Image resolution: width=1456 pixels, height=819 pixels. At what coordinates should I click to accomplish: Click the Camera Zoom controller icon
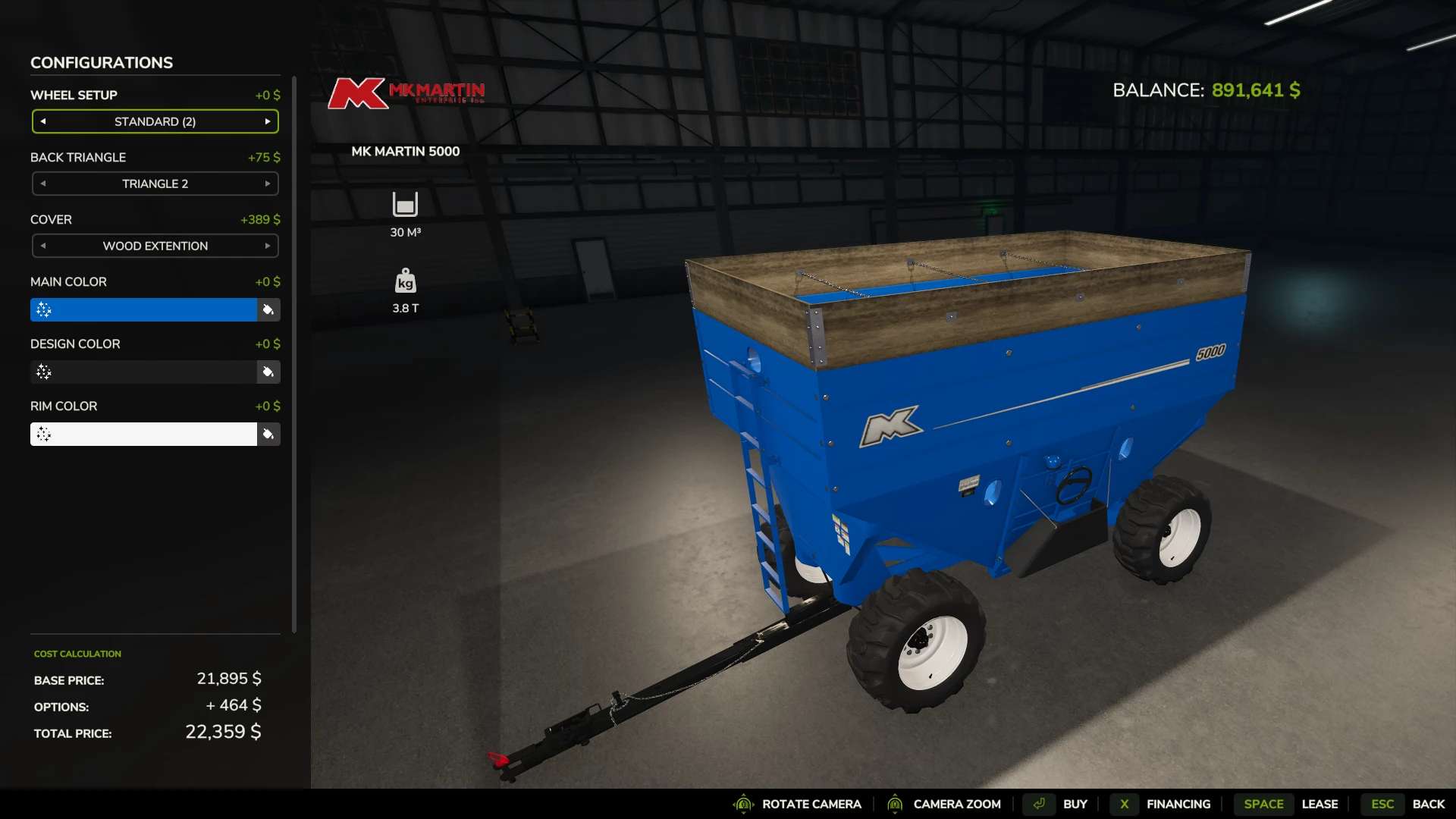[896, 805]
